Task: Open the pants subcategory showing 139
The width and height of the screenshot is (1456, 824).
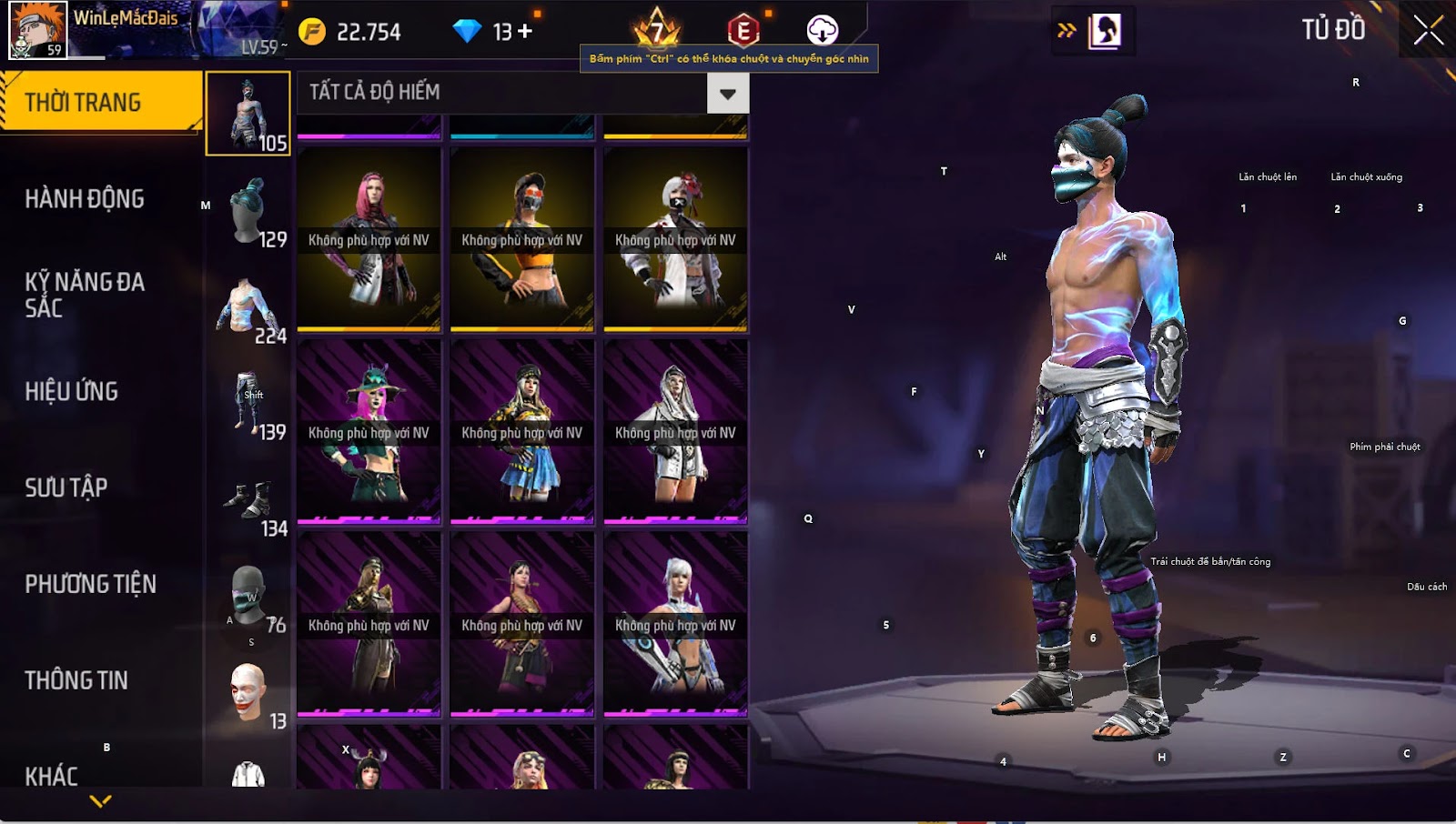Action: (248, 406)
